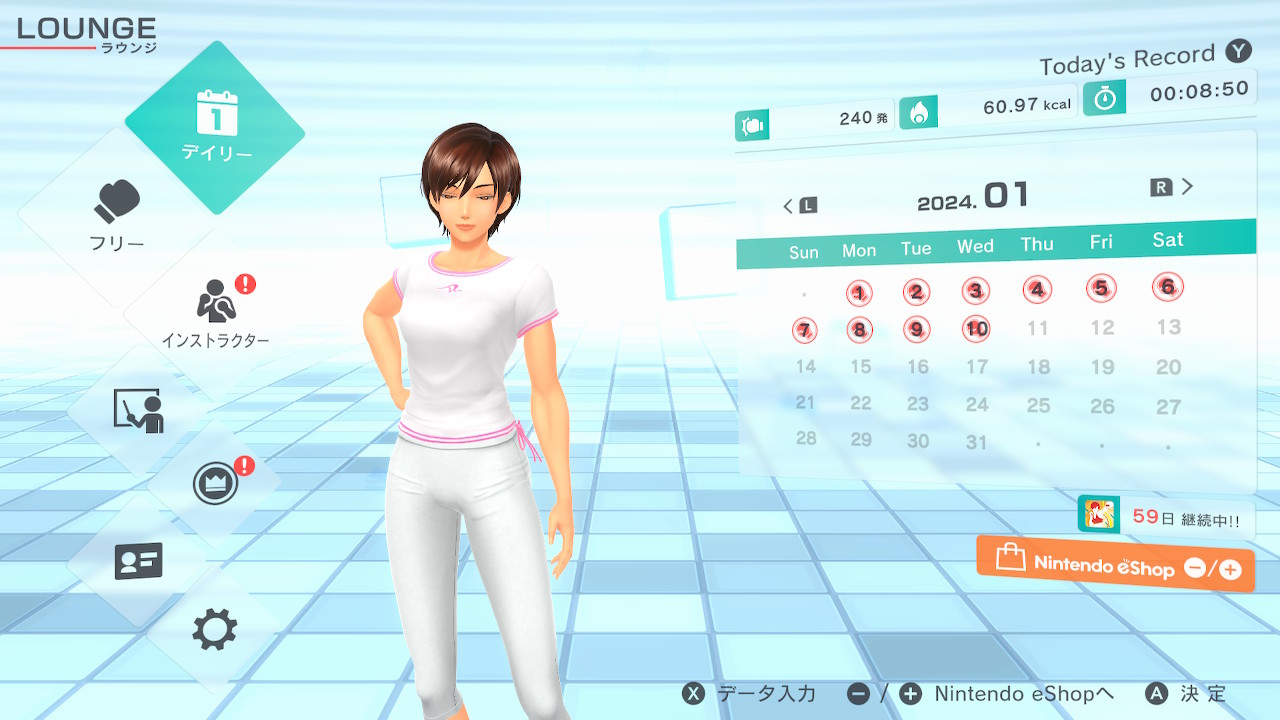Screen dimensions: 1280x720
Task: Click the 59-day streak badge
Action: [1164, 517]
